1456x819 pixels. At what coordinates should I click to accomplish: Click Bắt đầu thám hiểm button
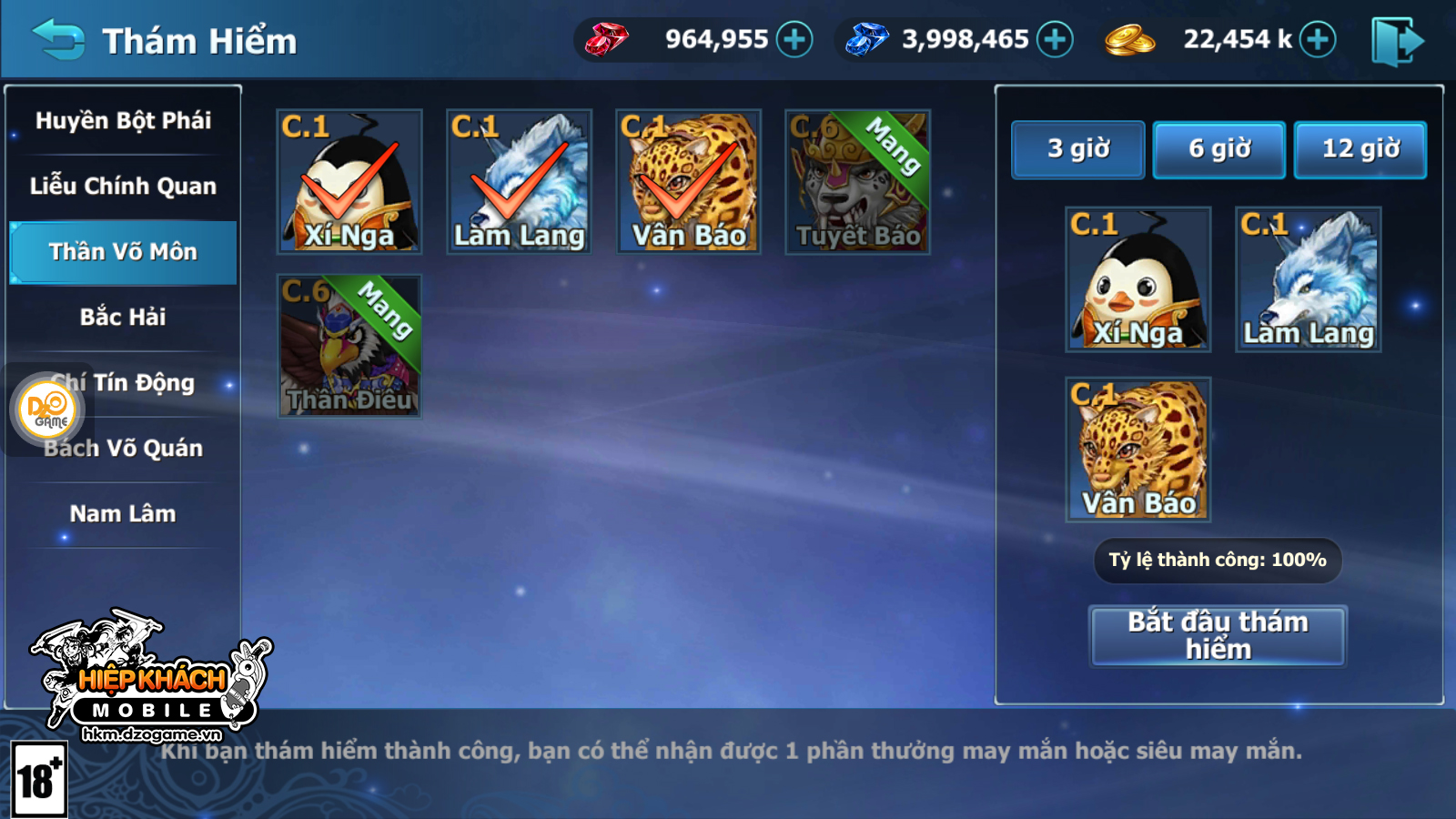pyautogui.click(x=1218, y=636)
